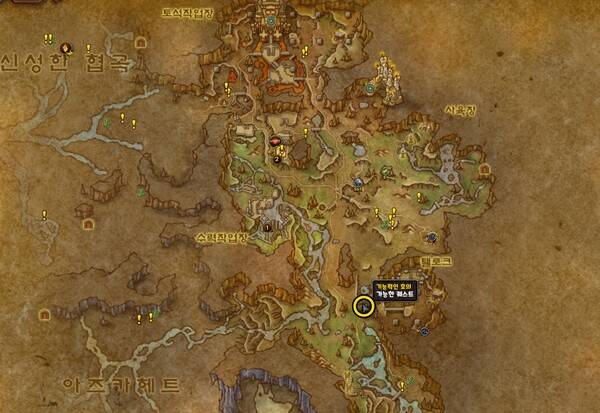
Task: Select the lone quest marker in the far west
Action: coord(44,214)
